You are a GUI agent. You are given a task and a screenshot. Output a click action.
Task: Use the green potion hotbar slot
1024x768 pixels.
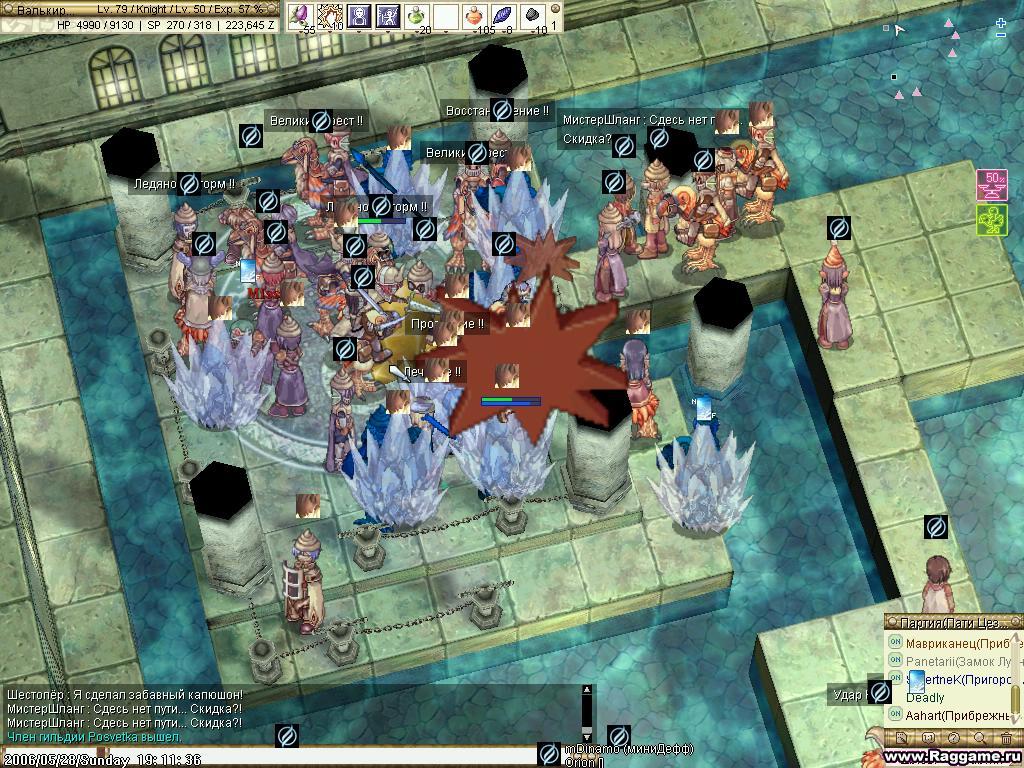[x=418, y=15]
